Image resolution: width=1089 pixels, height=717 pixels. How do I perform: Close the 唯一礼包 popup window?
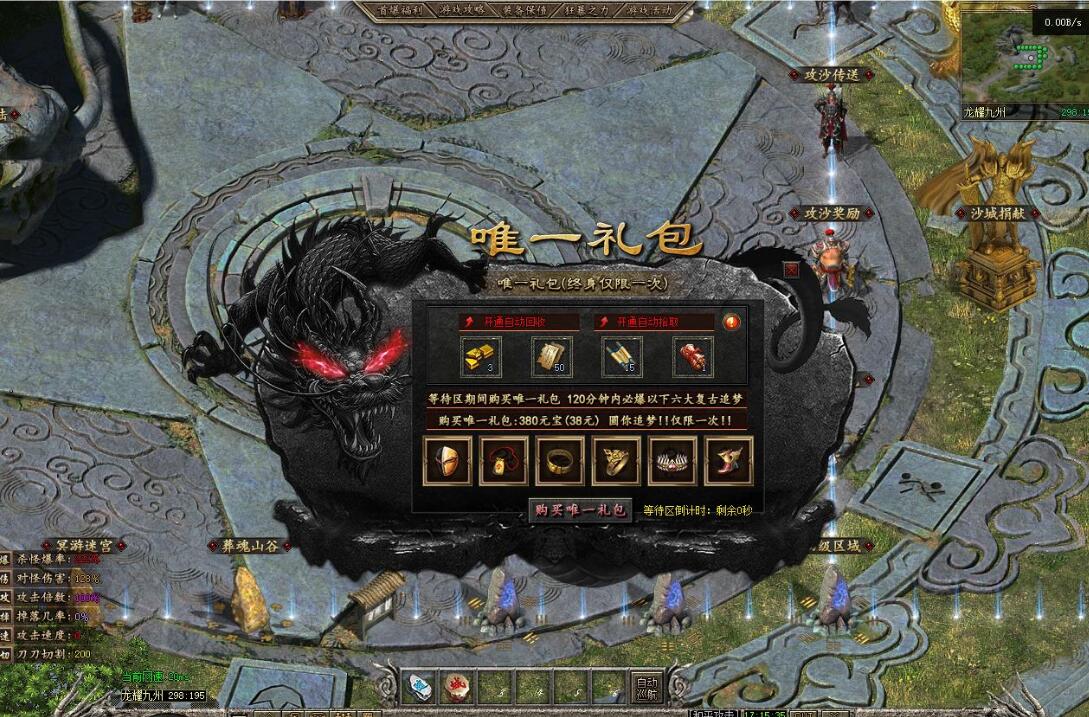[x=792, y=269]
